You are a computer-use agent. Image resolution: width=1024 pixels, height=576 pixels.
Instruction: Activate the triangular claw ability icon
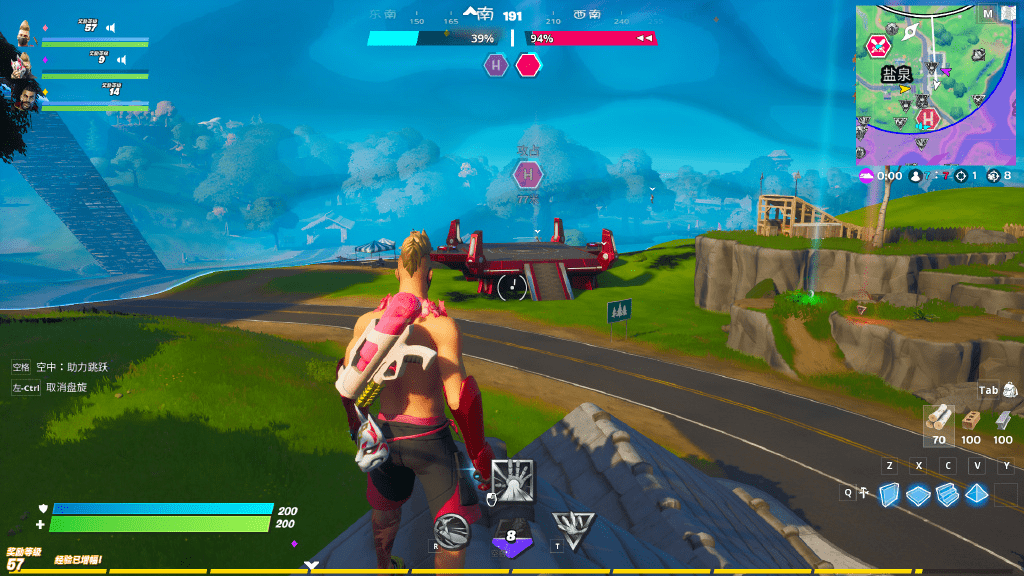(573, 530)
